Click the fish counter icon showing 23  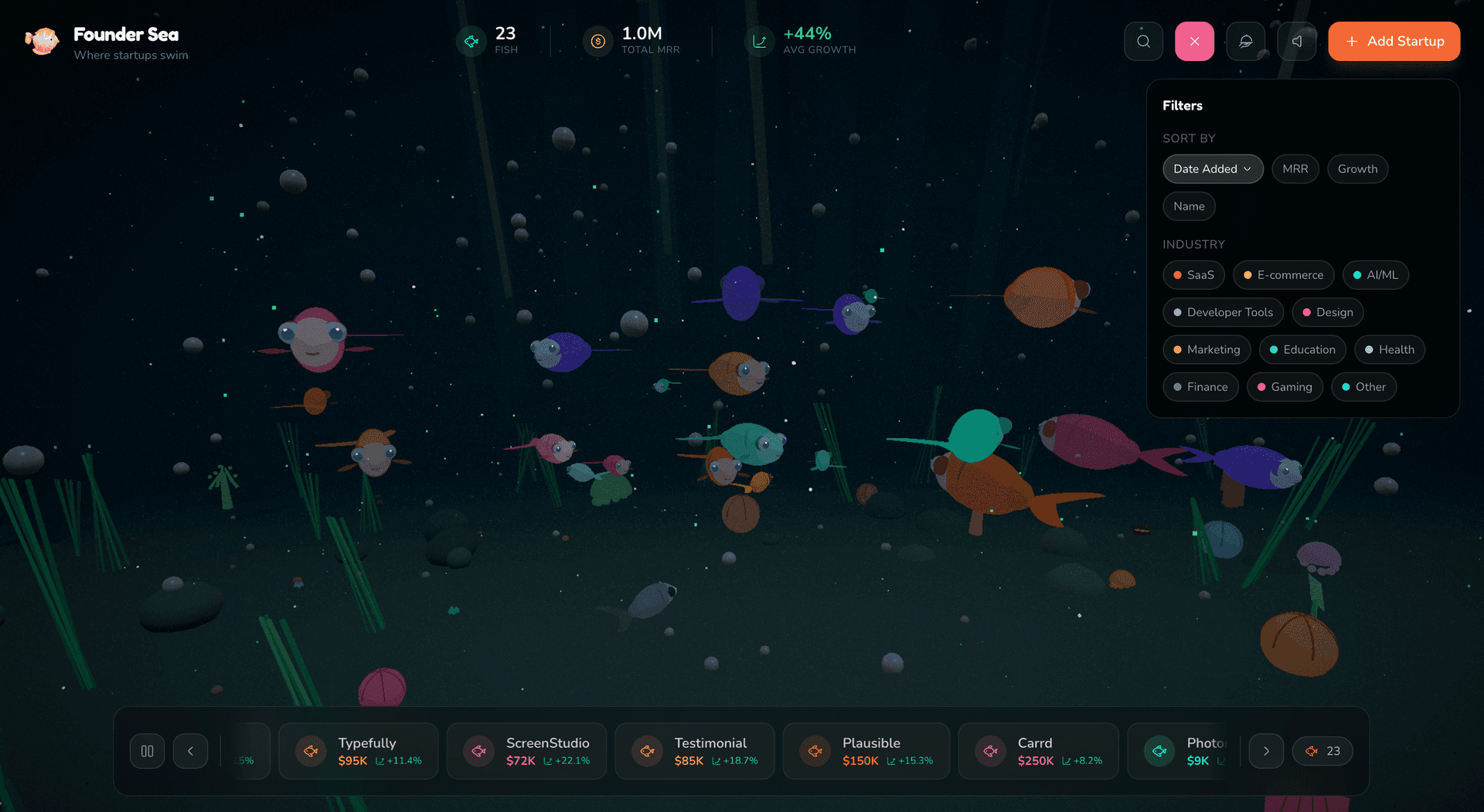471,41
